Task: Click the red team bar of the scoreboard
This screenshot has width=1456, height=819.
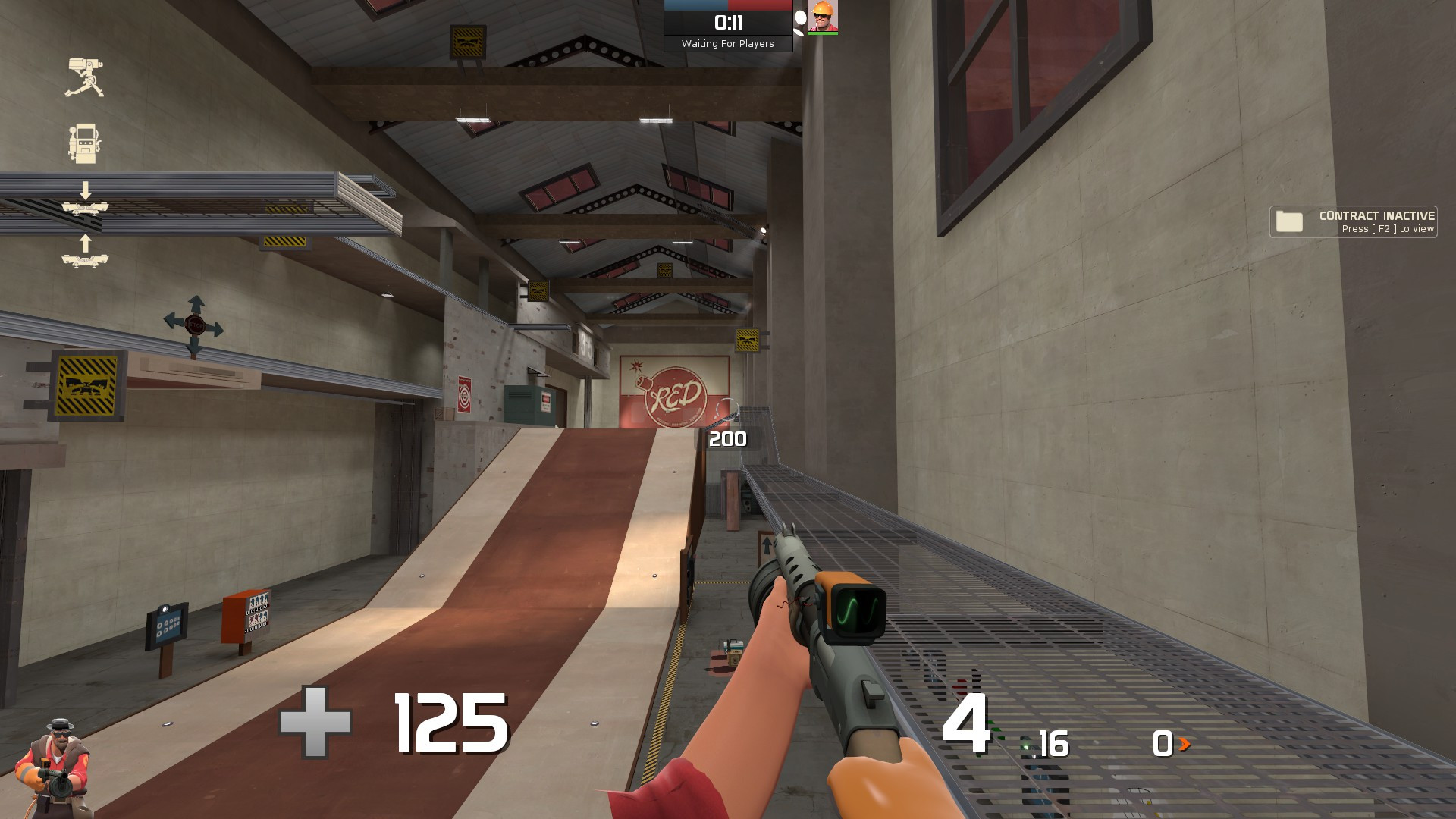Action: click(x=758, y=5)
